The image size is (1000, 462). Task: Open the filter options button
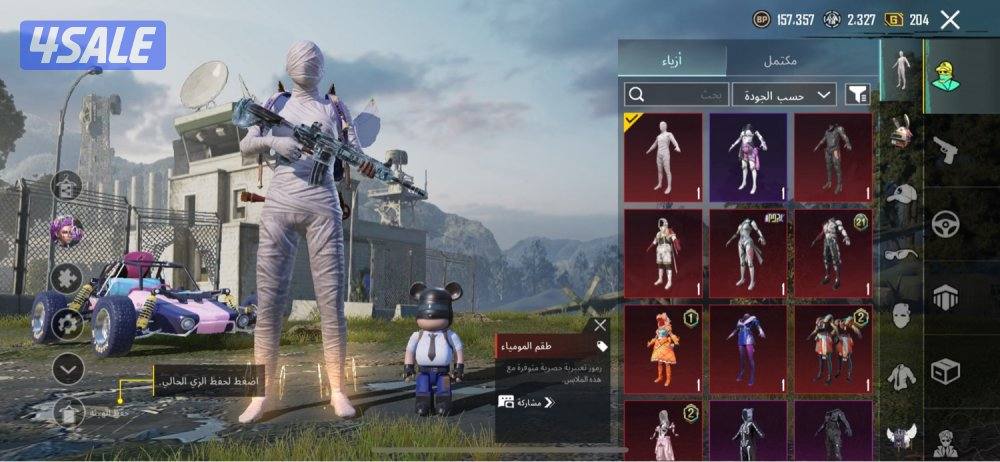[857, 95]
